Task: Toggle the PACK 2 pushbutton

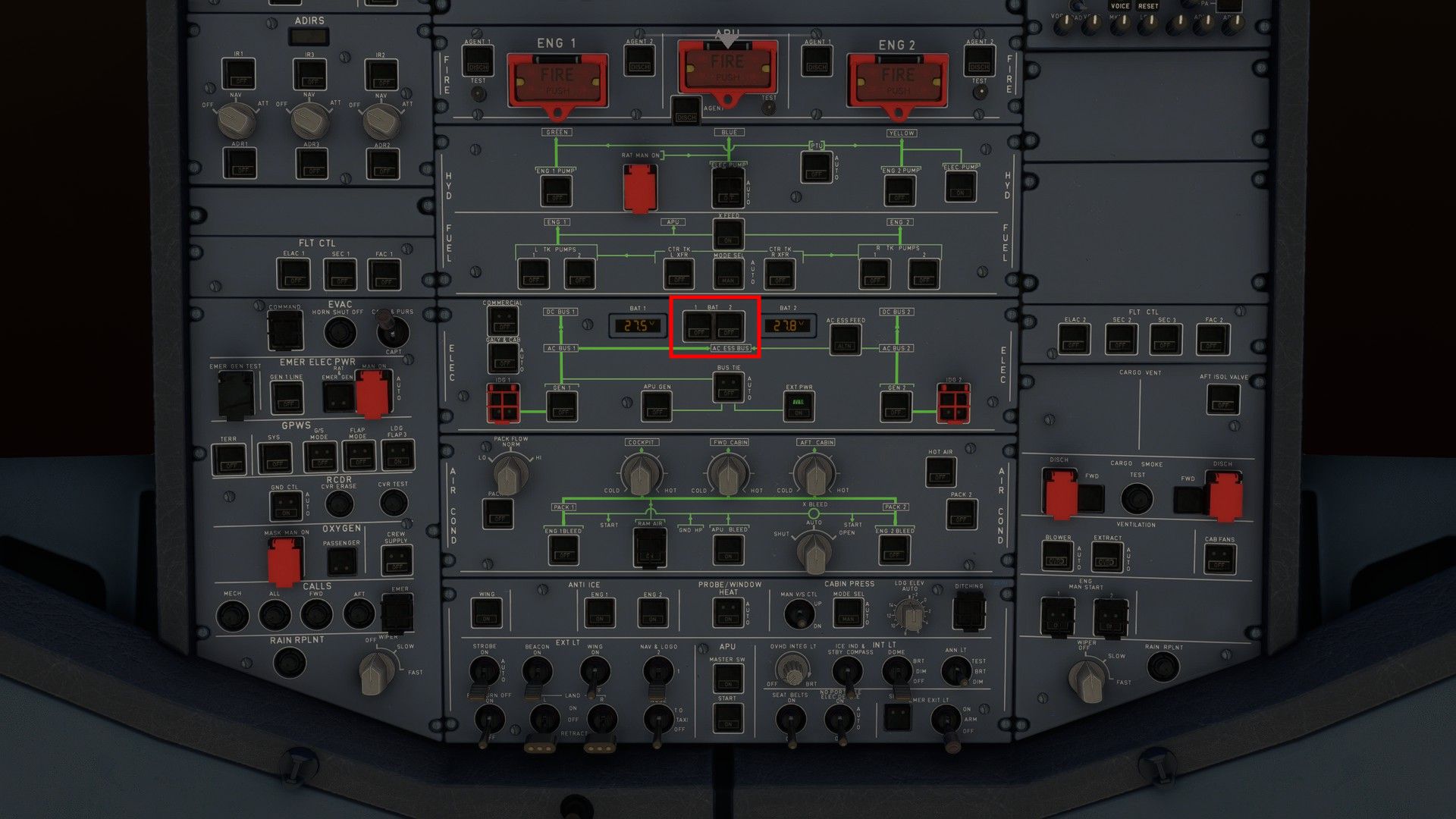Action: pos(961,514)
